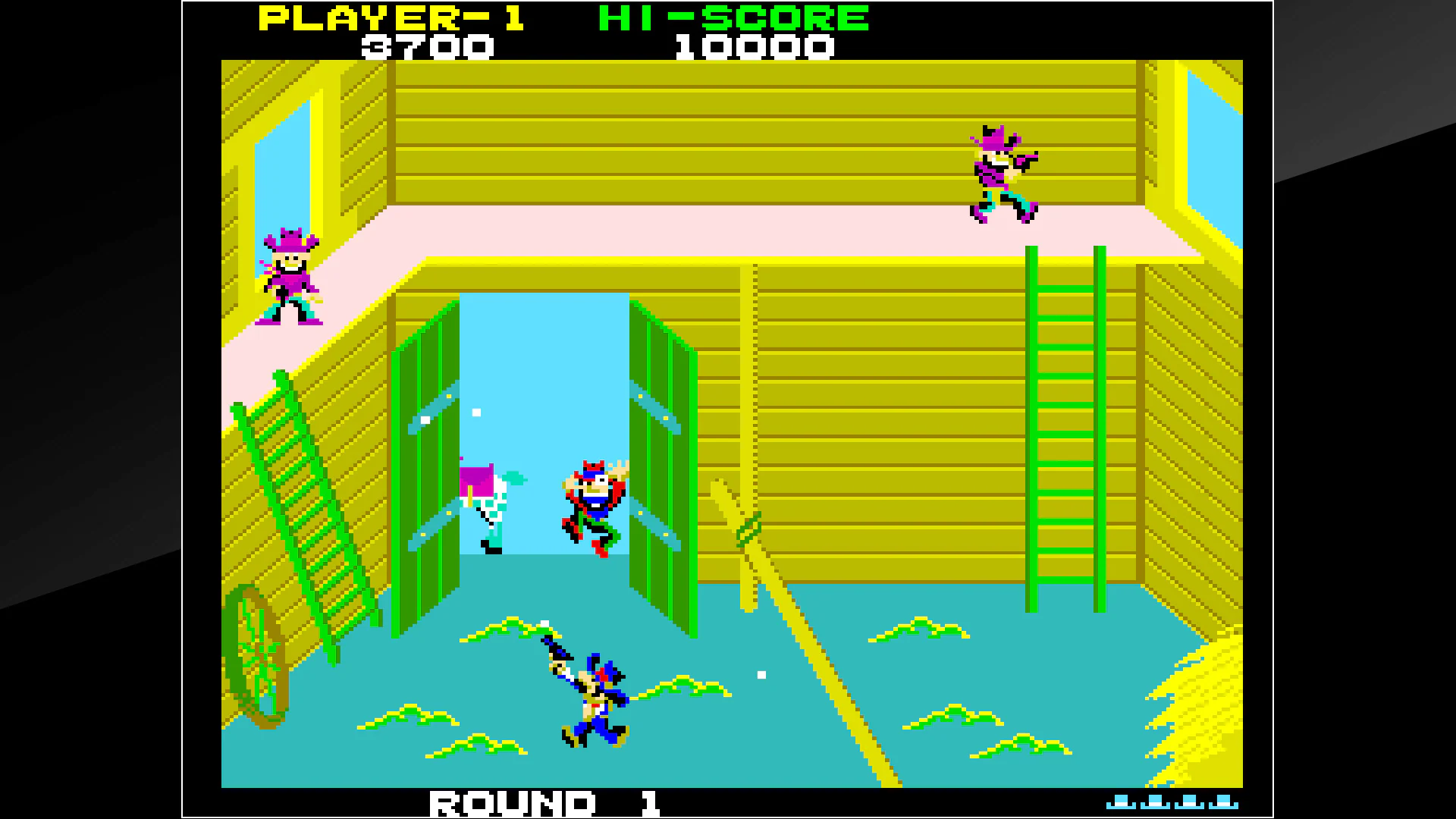The height and width of the screenshot is (819, 1456).
Task: Click the HI-SCORE label
Action: tap(732, 17)
